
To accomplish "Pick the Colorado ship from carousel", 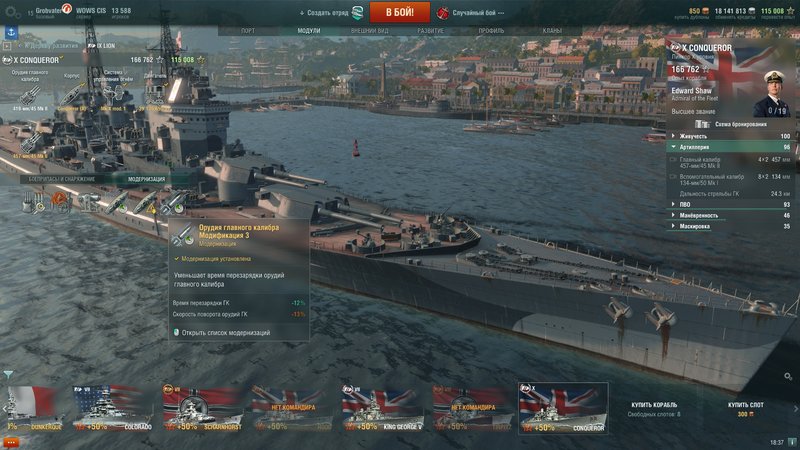I will coord(112,407).
